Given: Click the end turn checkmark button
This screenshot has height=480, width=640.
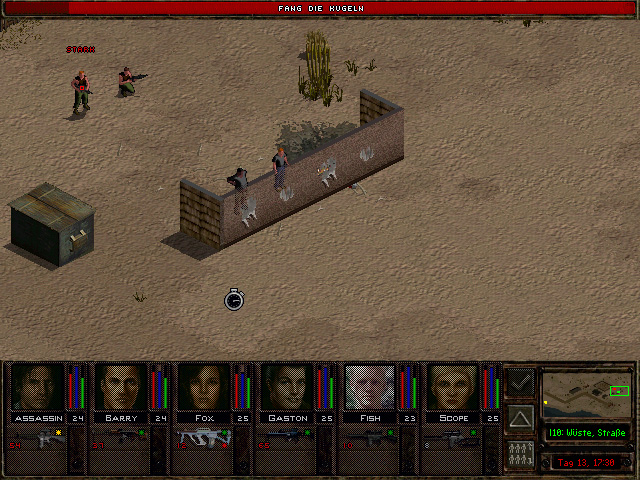Looking at the screenshot, I should tap(520, 383).
